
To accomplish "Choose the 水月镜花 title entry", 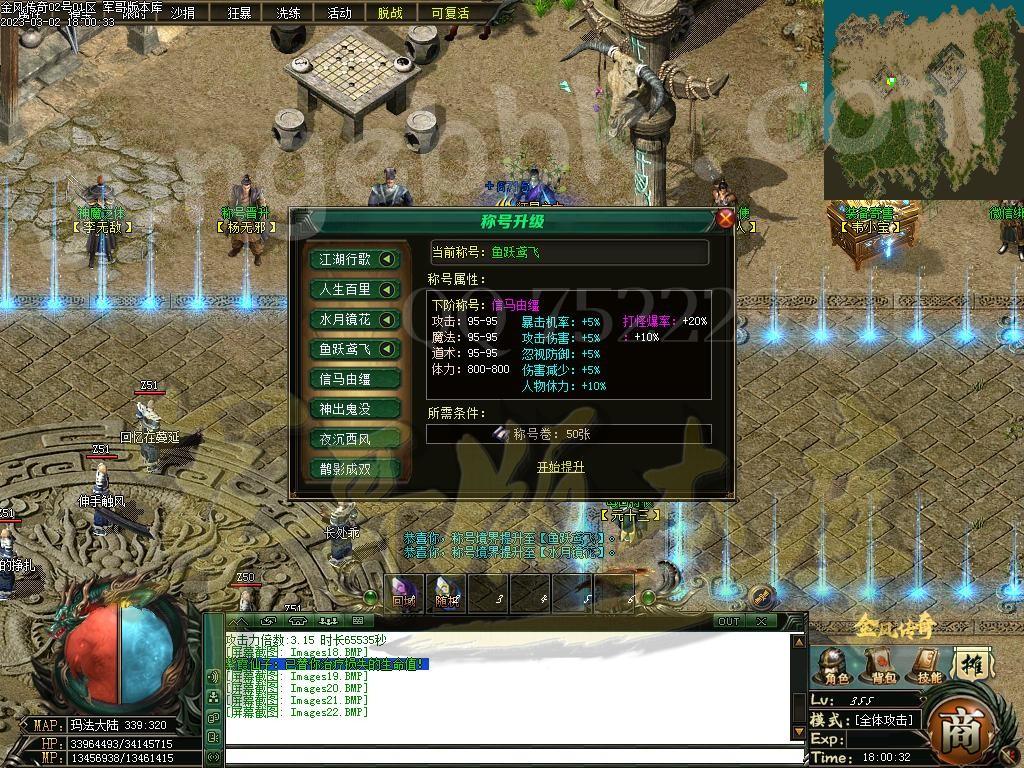I will tap(356, 319).
